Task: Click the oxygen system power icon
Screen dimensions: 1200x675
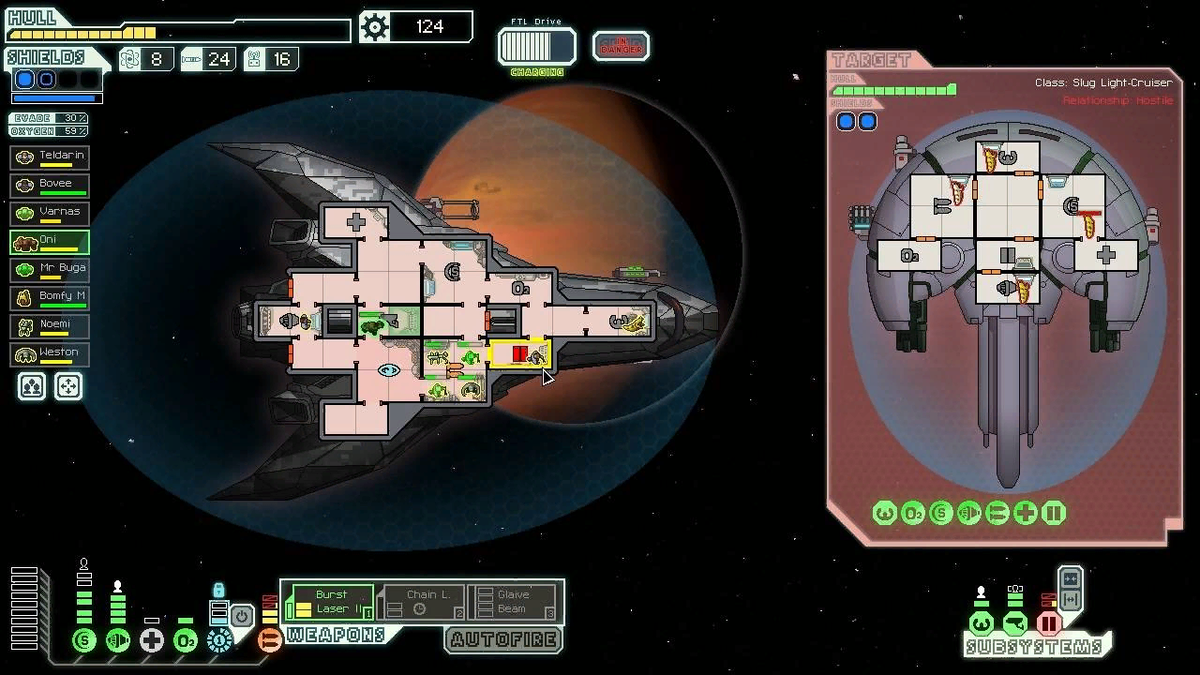Action: point(185,640)
